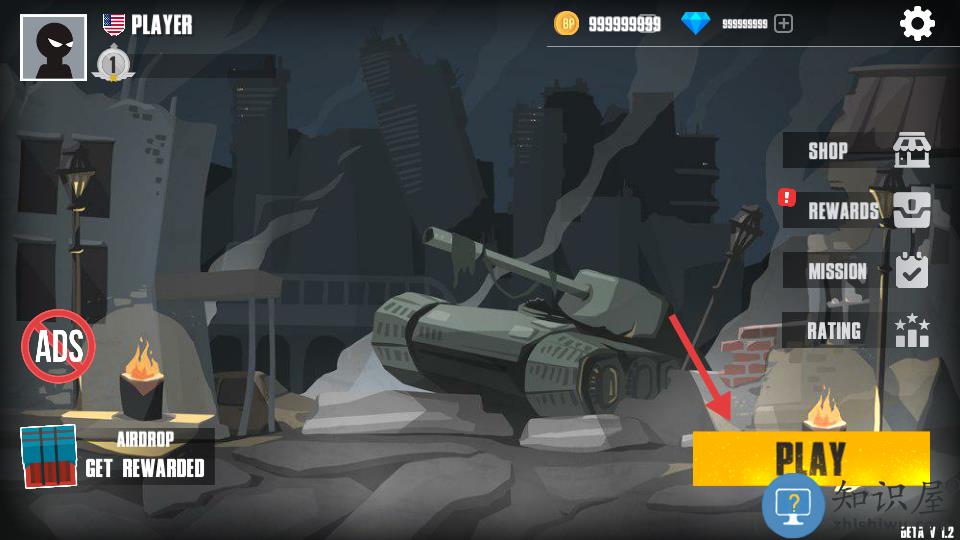Image resolution: width=960 pixels, height=540 pixels.
Task: Show the Rating leaderboard
Action: point(860,330)
